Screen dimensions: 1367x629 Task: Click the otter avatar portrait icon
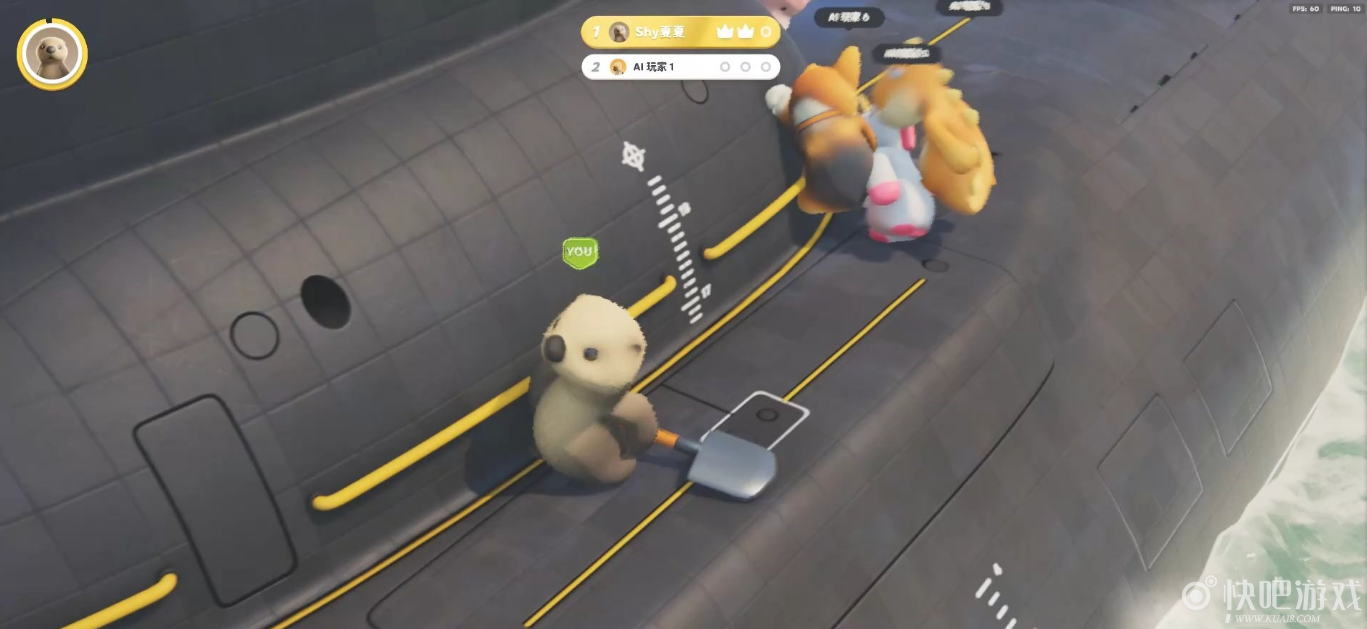(52, 54)
